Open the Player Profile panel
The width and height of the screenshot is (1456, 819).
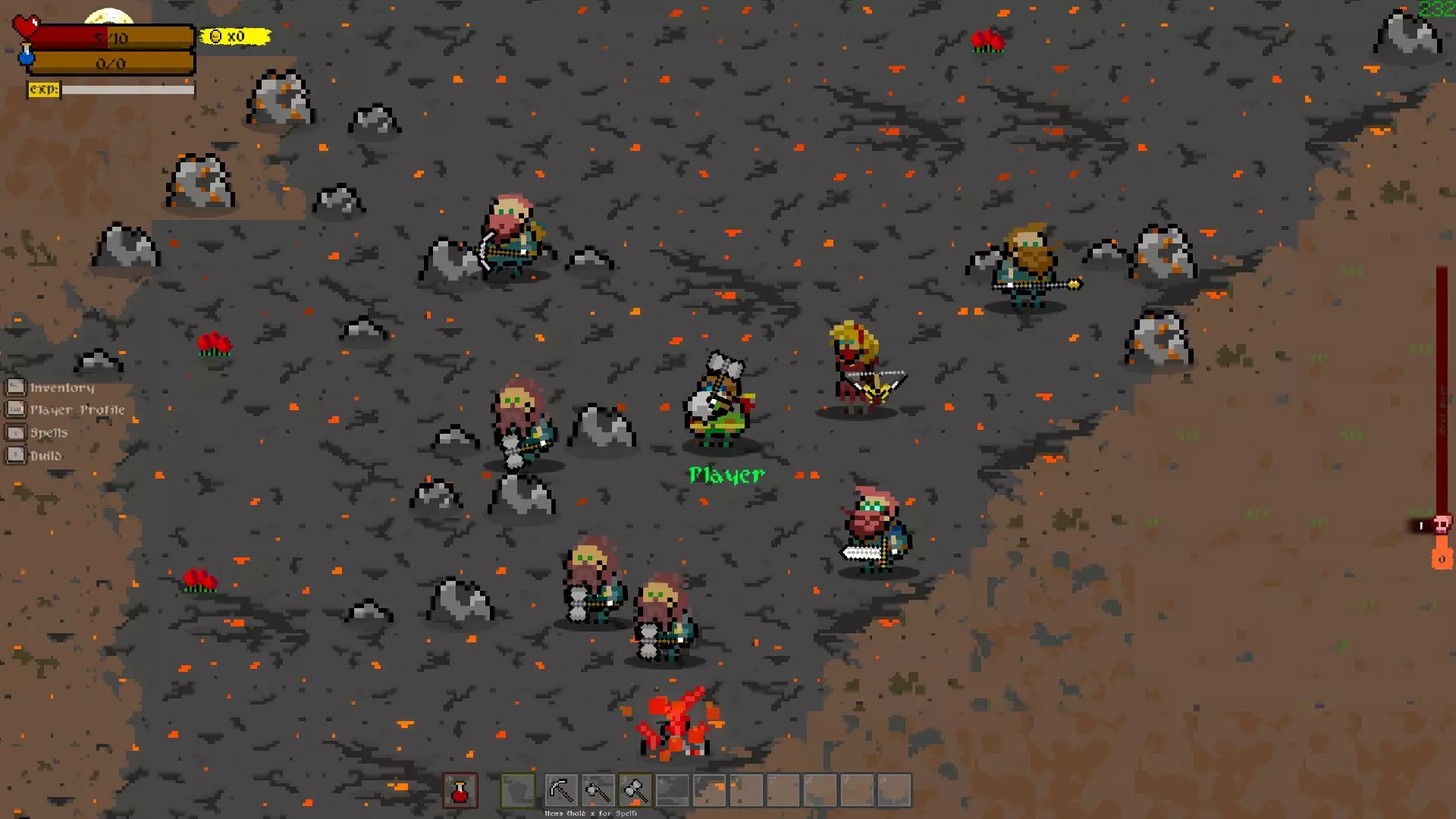pos(77,409)
